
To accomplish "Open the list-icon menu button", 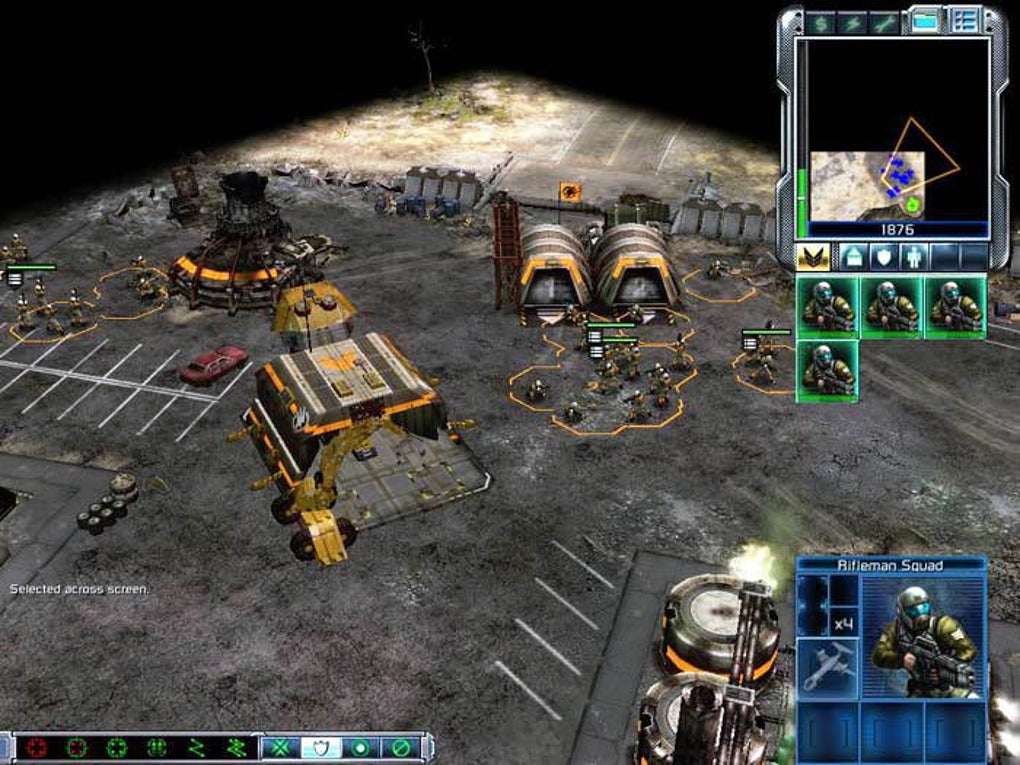I will click(965, 20).
